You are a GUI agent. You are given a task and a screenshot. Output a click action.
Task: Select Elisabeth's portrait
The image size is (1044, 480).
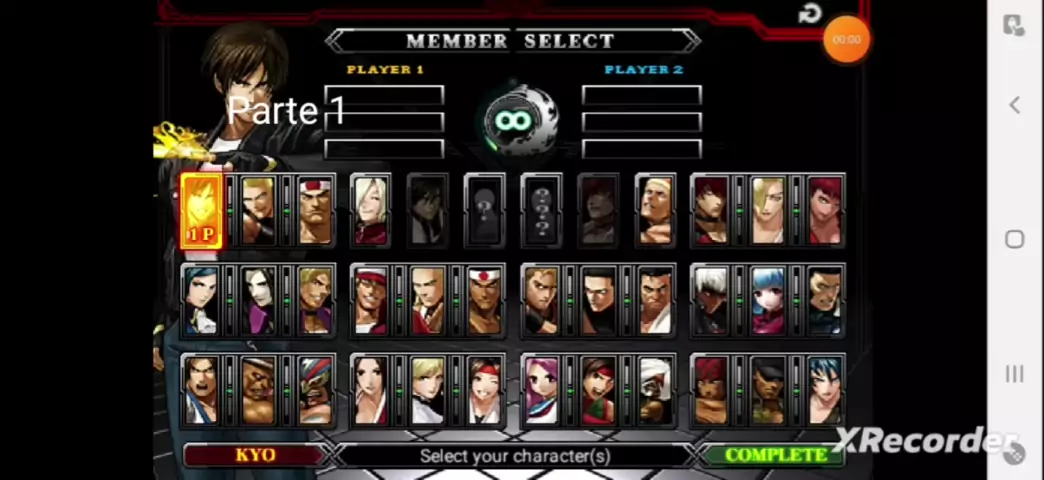[201, 300]
